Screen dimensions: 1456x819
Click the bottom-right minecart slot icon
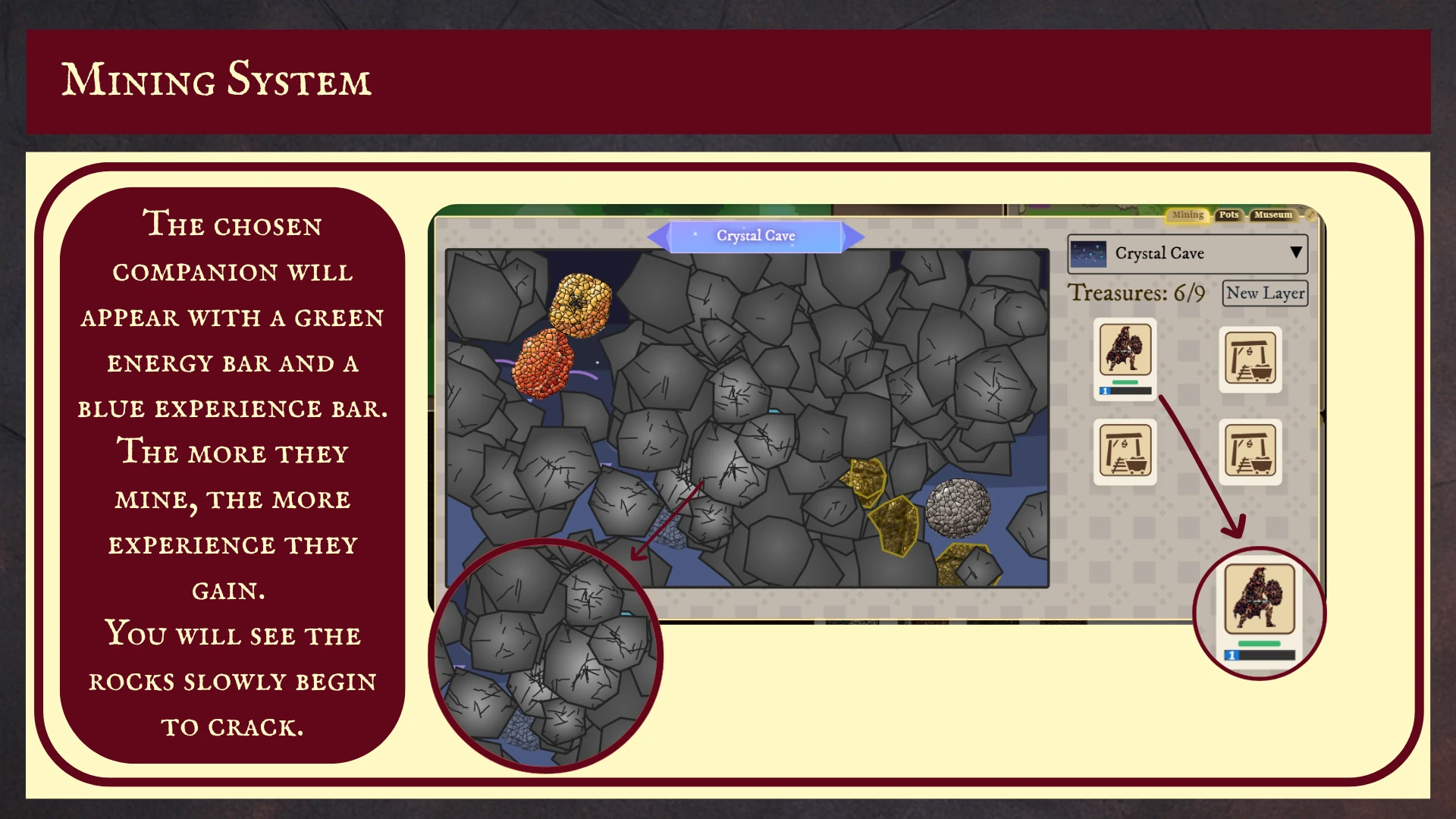1250,452
